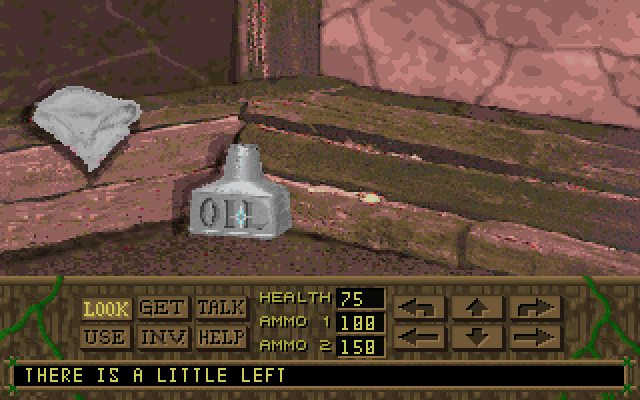
Task: Move forward with the up arrow
Action: [477, 308]
